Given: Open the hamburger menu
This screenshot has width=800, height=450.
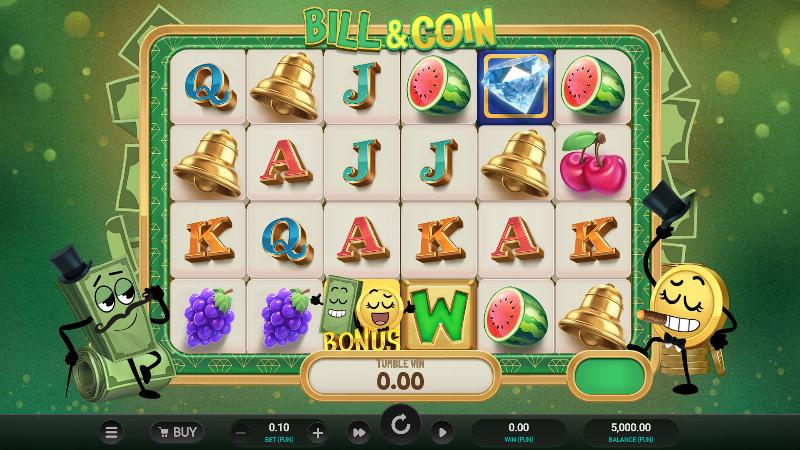Looking at the screenshot, I should point(112,432).
